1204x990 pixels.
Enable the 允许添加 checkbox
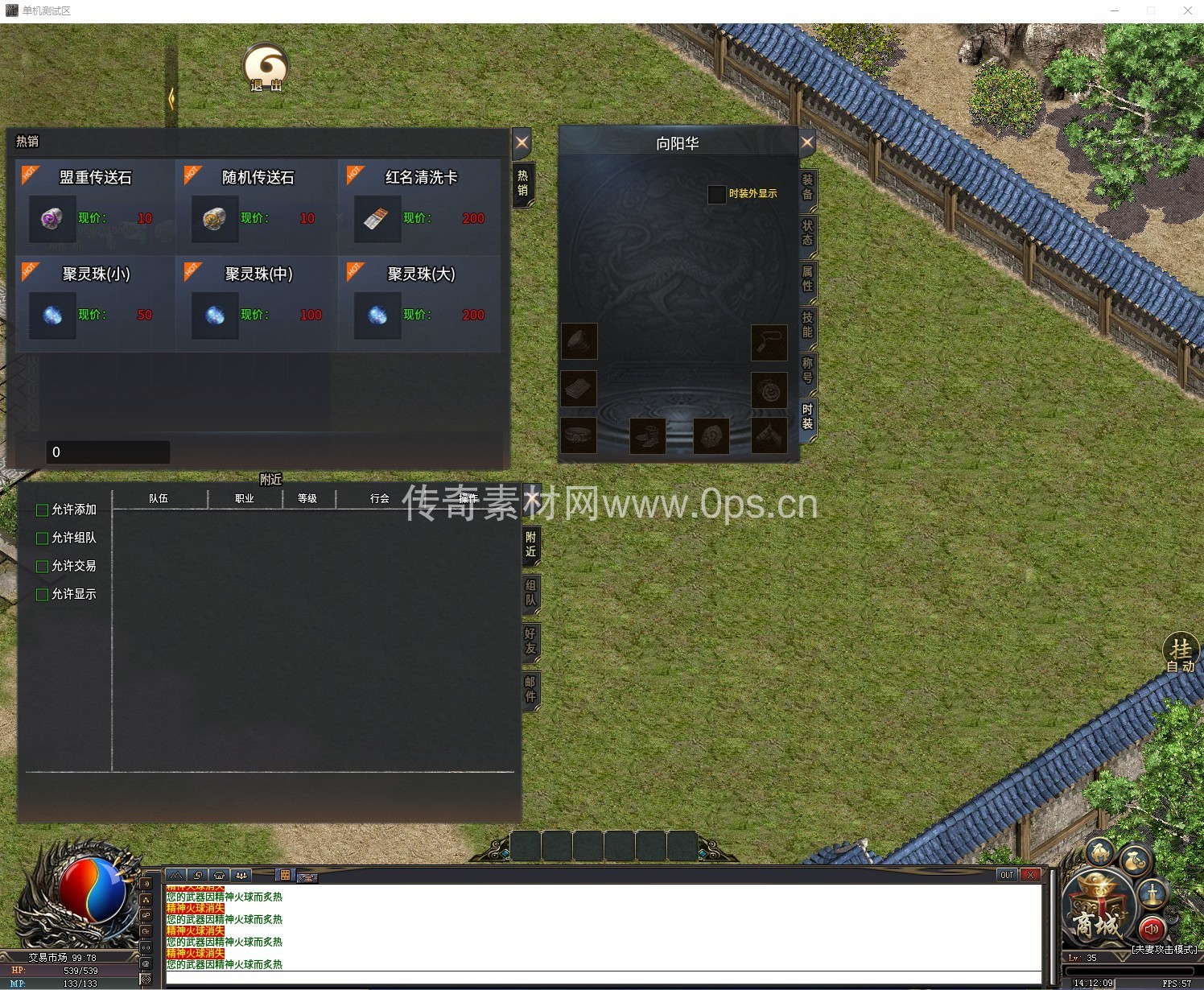tap(43, 510)
